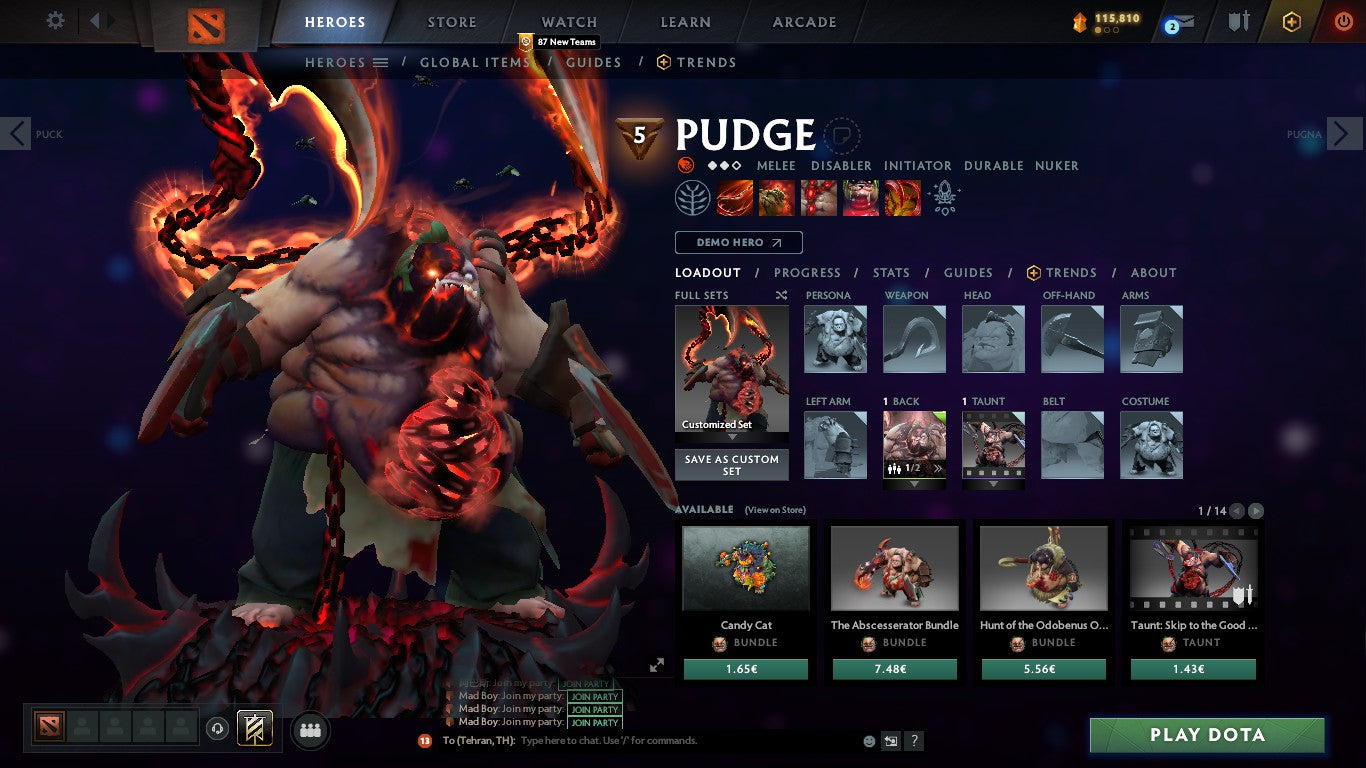This screenshot has width=1366, height=768.
Task: Select the Rot ability icon
Action: (777, 197)
